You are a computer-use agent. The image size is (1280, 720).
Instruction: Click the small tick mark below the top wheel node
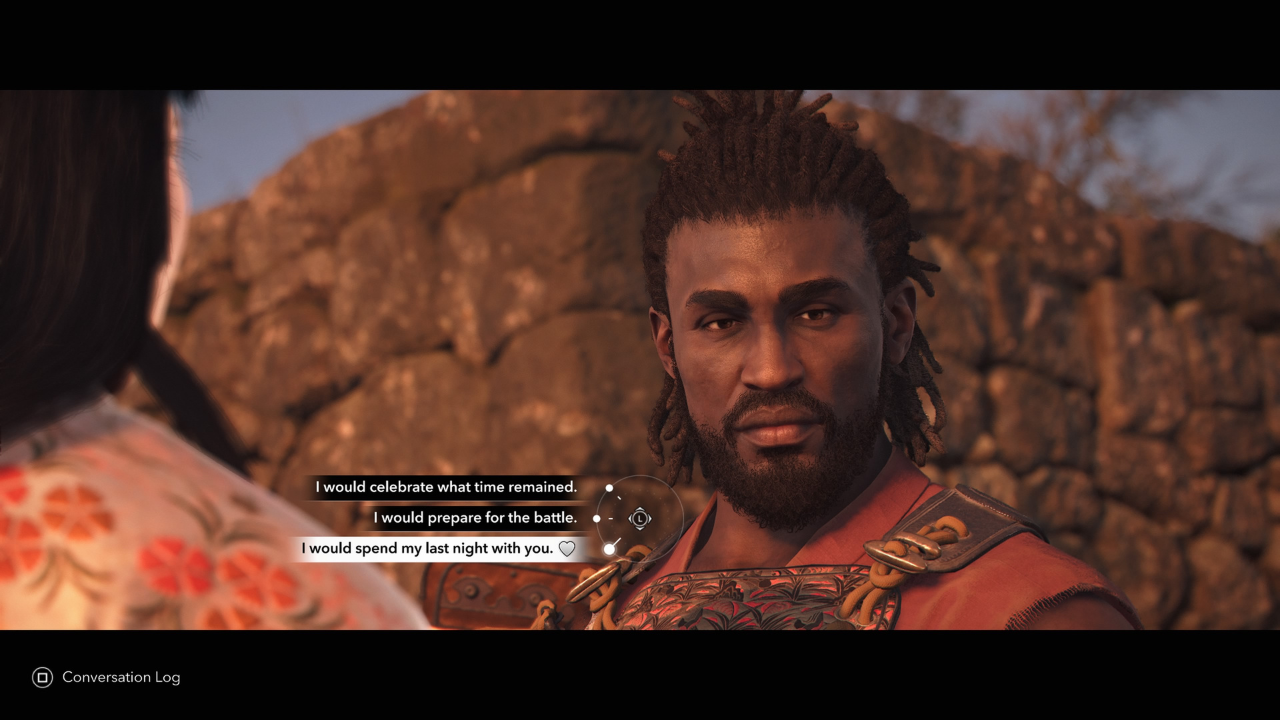(619, 497)
